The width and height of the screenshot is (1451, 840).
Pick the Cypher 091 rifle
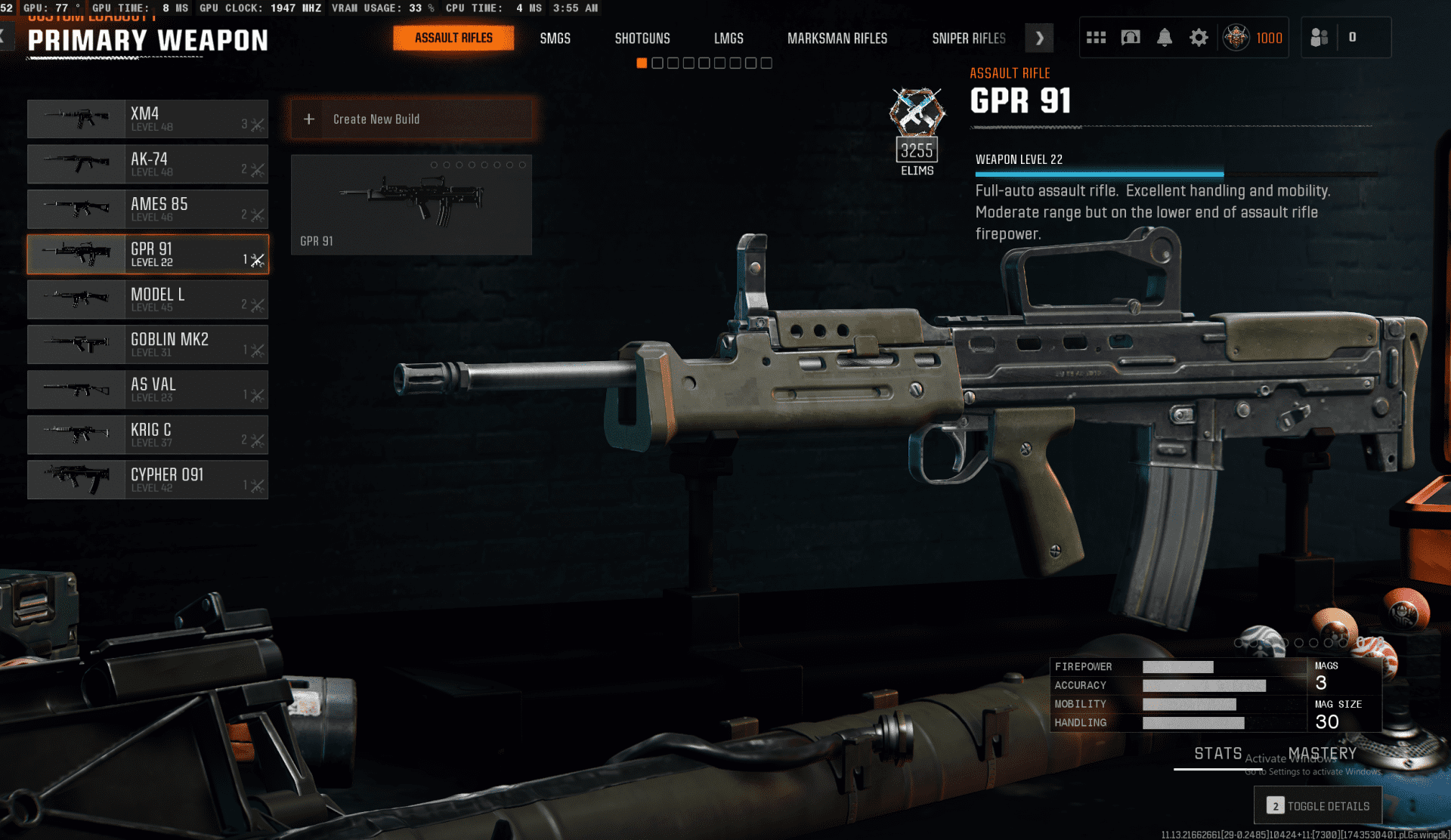(x=148, y=480)
